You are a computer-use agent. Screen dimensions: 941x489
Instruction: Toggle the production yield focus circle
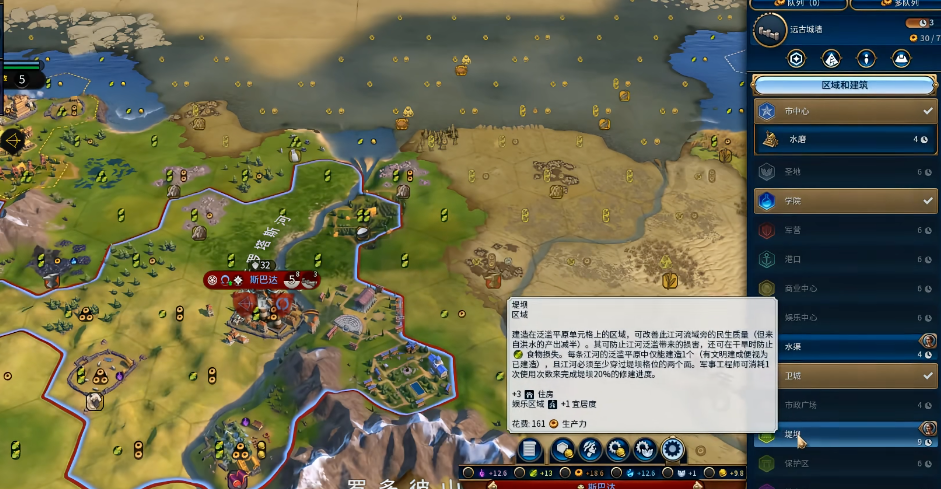[565, 472]
